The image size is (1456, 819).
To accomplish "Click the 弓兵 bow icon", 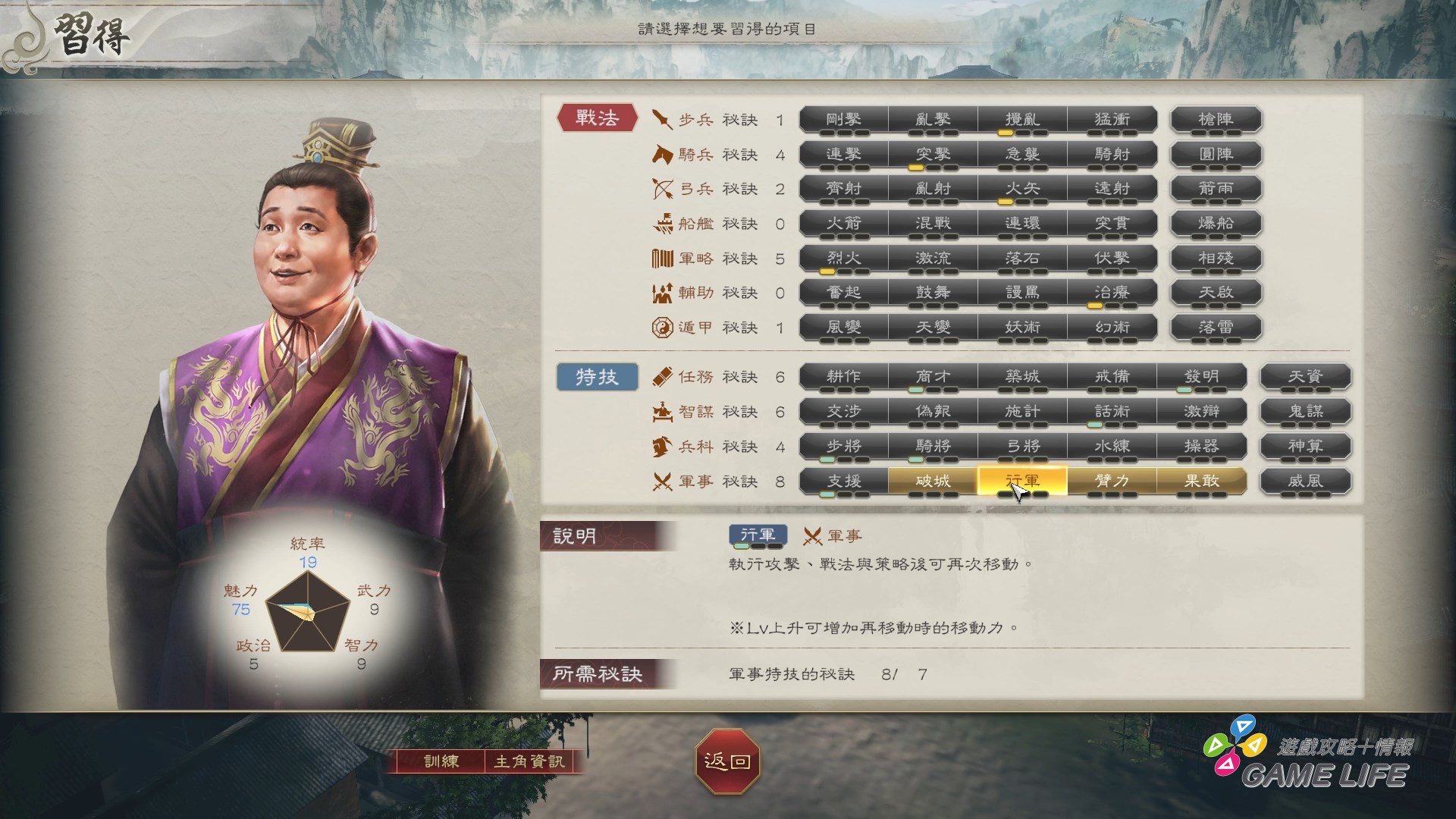I will pyautogui.click(x=659, y=188).
